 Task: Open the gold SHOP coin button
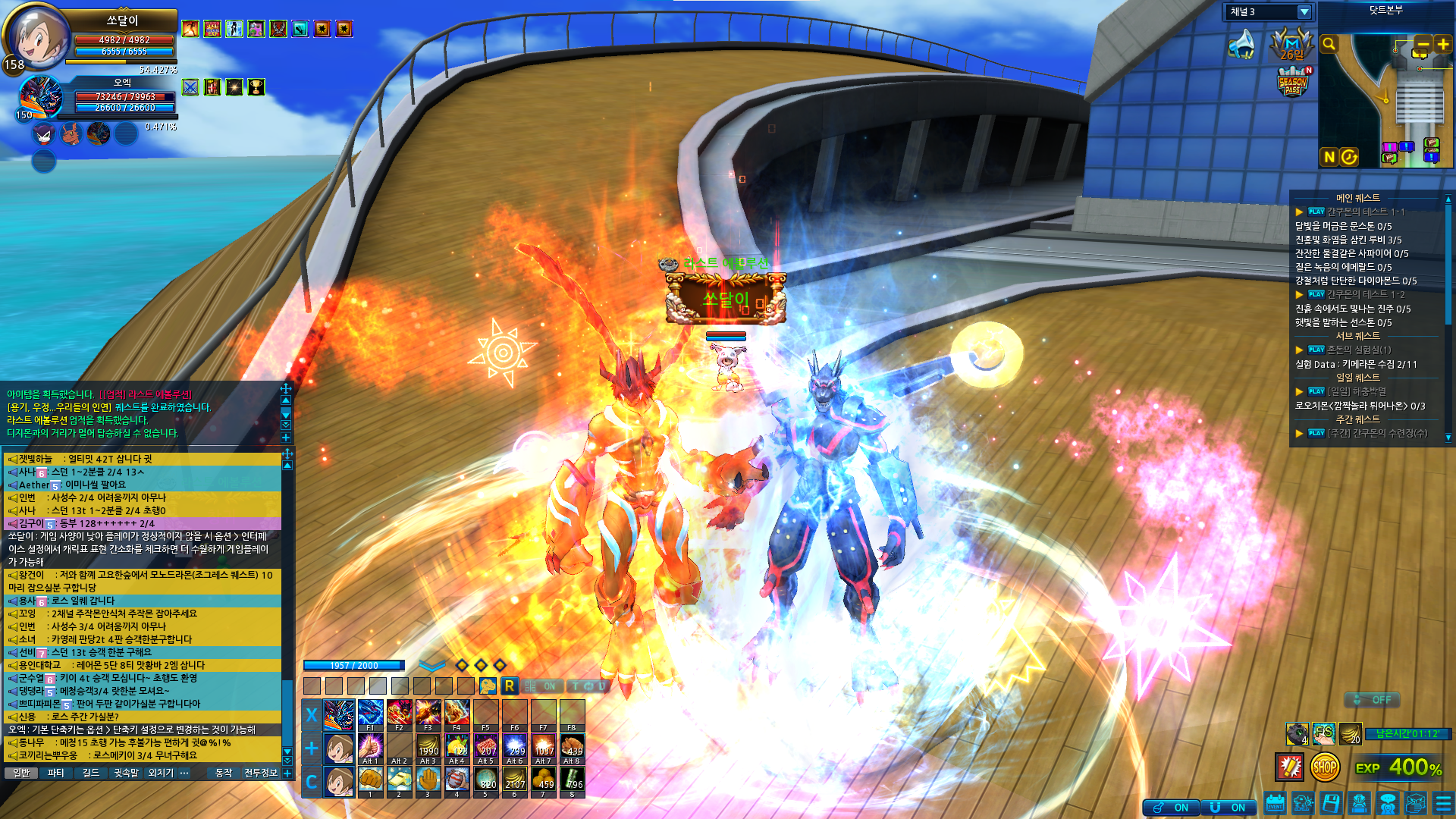(1324, 767)
